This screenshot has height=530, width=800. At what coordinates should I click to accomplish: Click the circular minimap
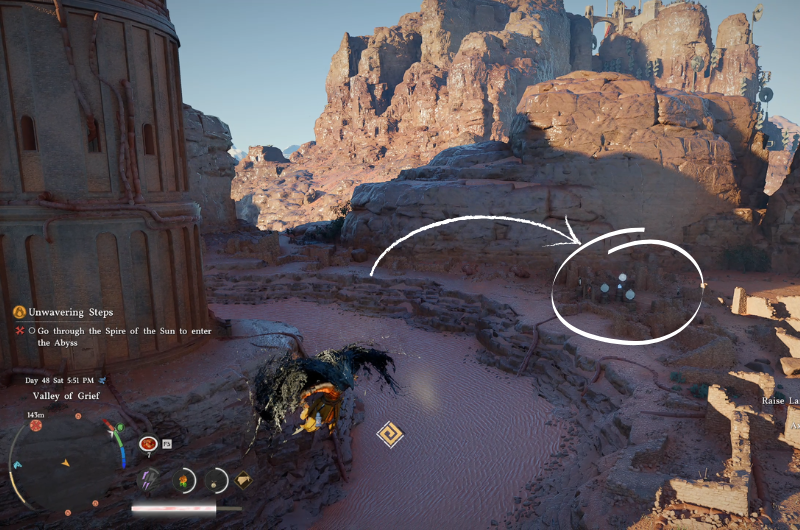coord(66,463)
